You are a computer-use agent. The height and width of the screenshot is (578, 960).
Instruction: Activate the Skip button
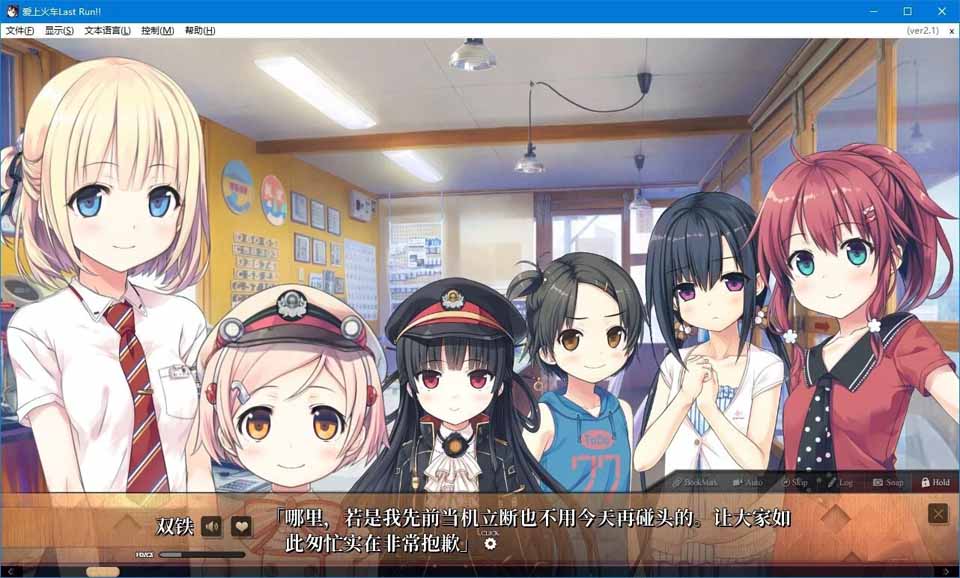[x=795, y=482]
